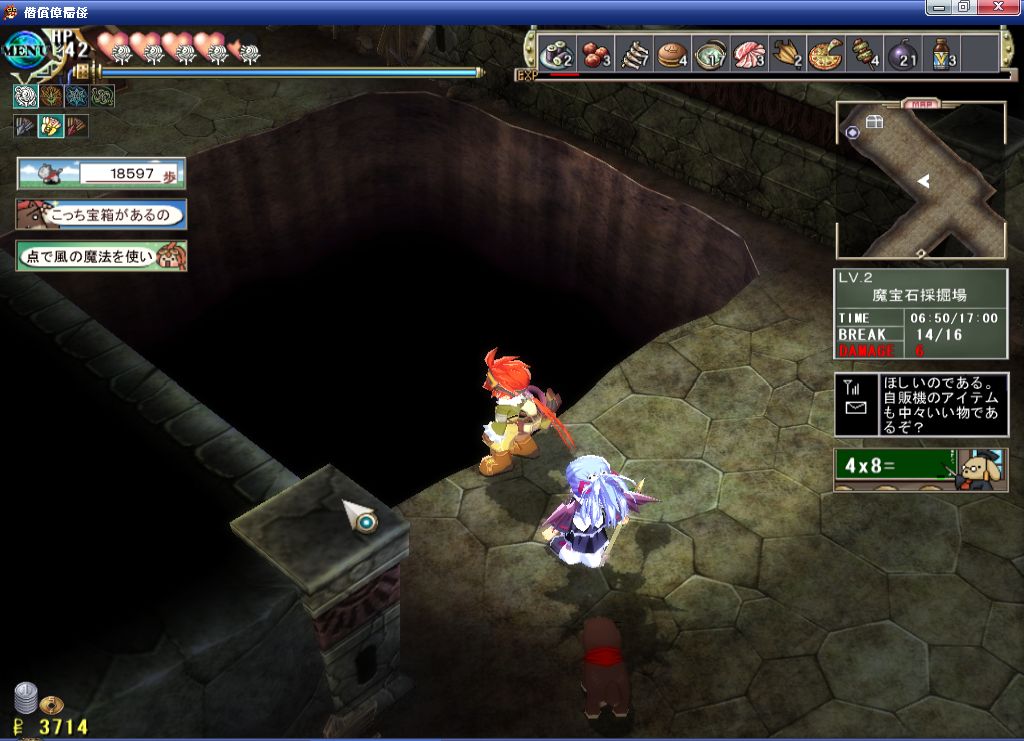Click the treasure chest marker on minimap
The width and height of the screenshot is (1024, 741).
[875, 122]
